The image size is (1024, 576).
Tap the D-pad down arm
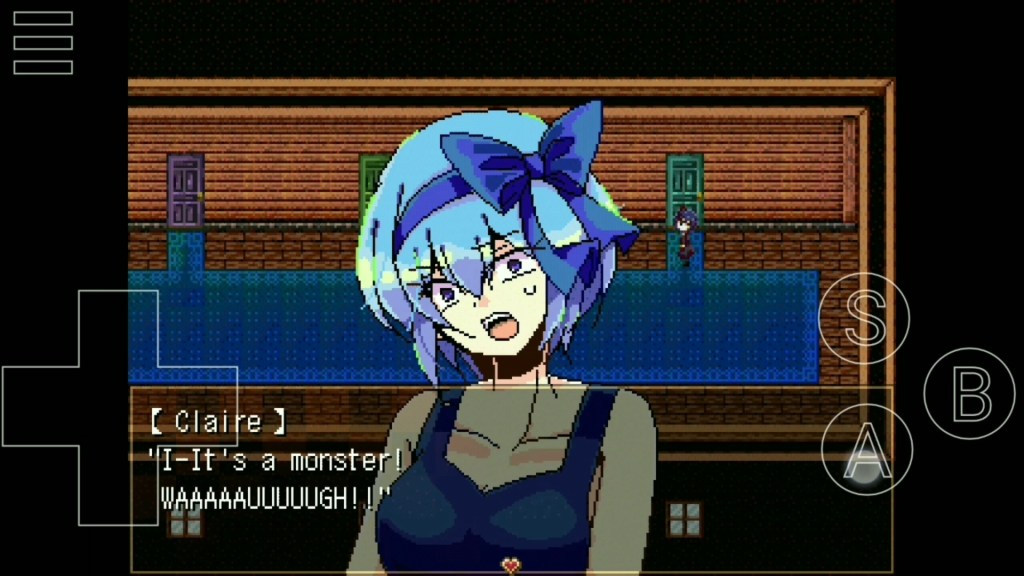(x=119, y=485)
